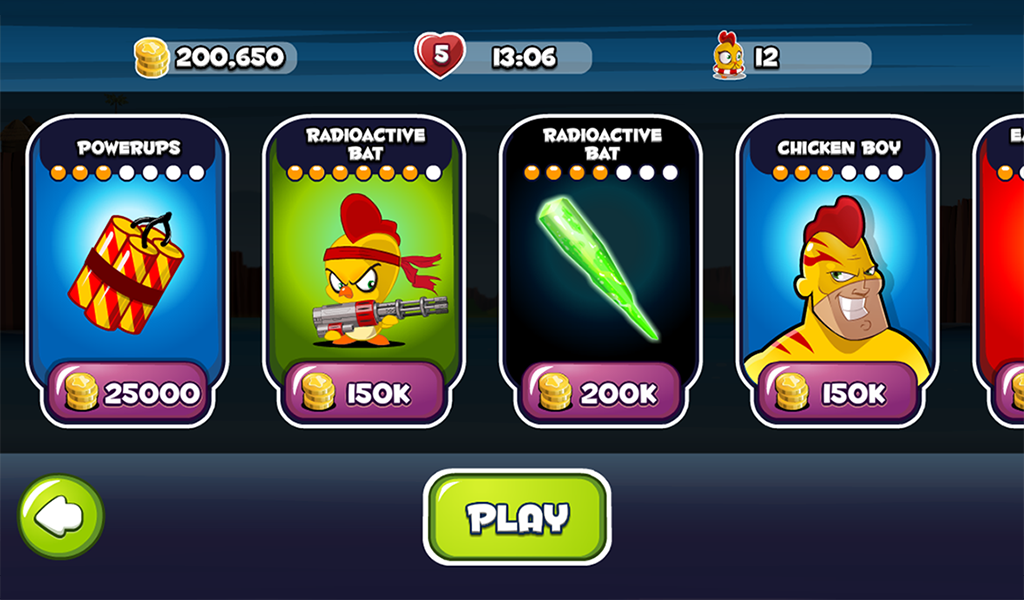The height and width of the screenshot is (600, 1024).
Task: Purchase the green bat upgrade for 200K
Action: coord(600,393)
